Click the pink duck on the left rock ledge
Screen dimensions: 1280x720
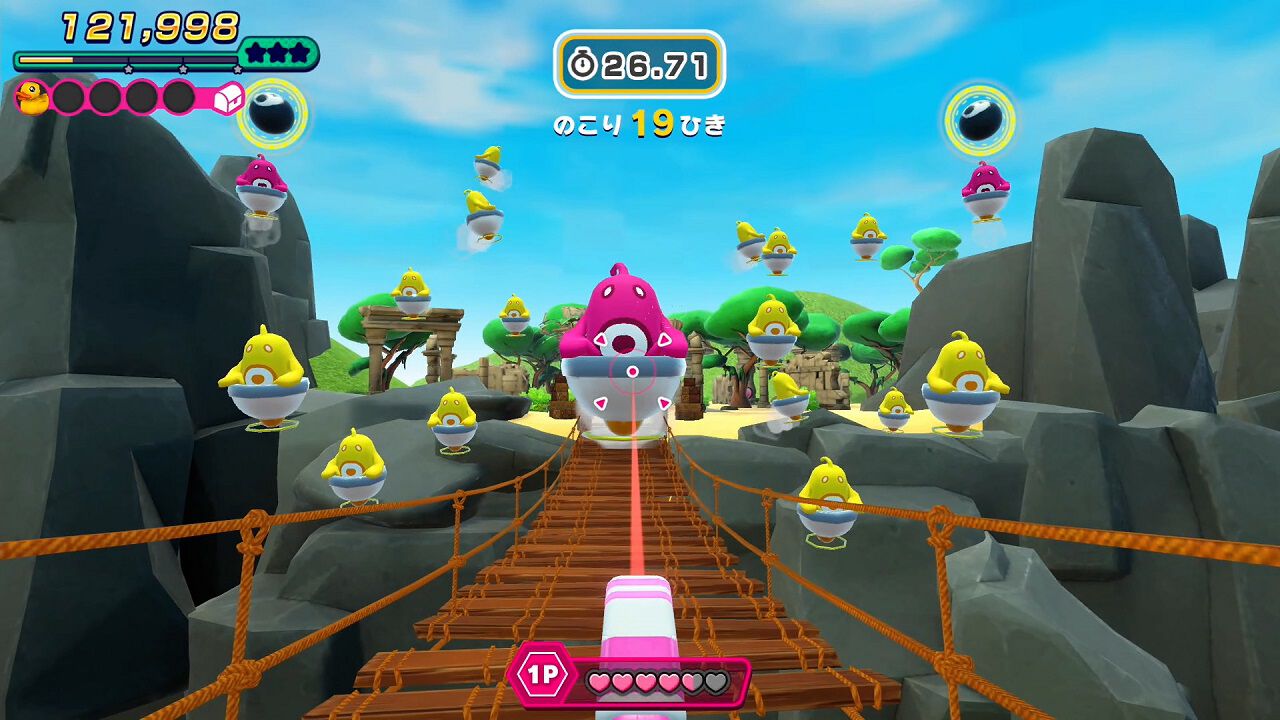click(263, 185)
